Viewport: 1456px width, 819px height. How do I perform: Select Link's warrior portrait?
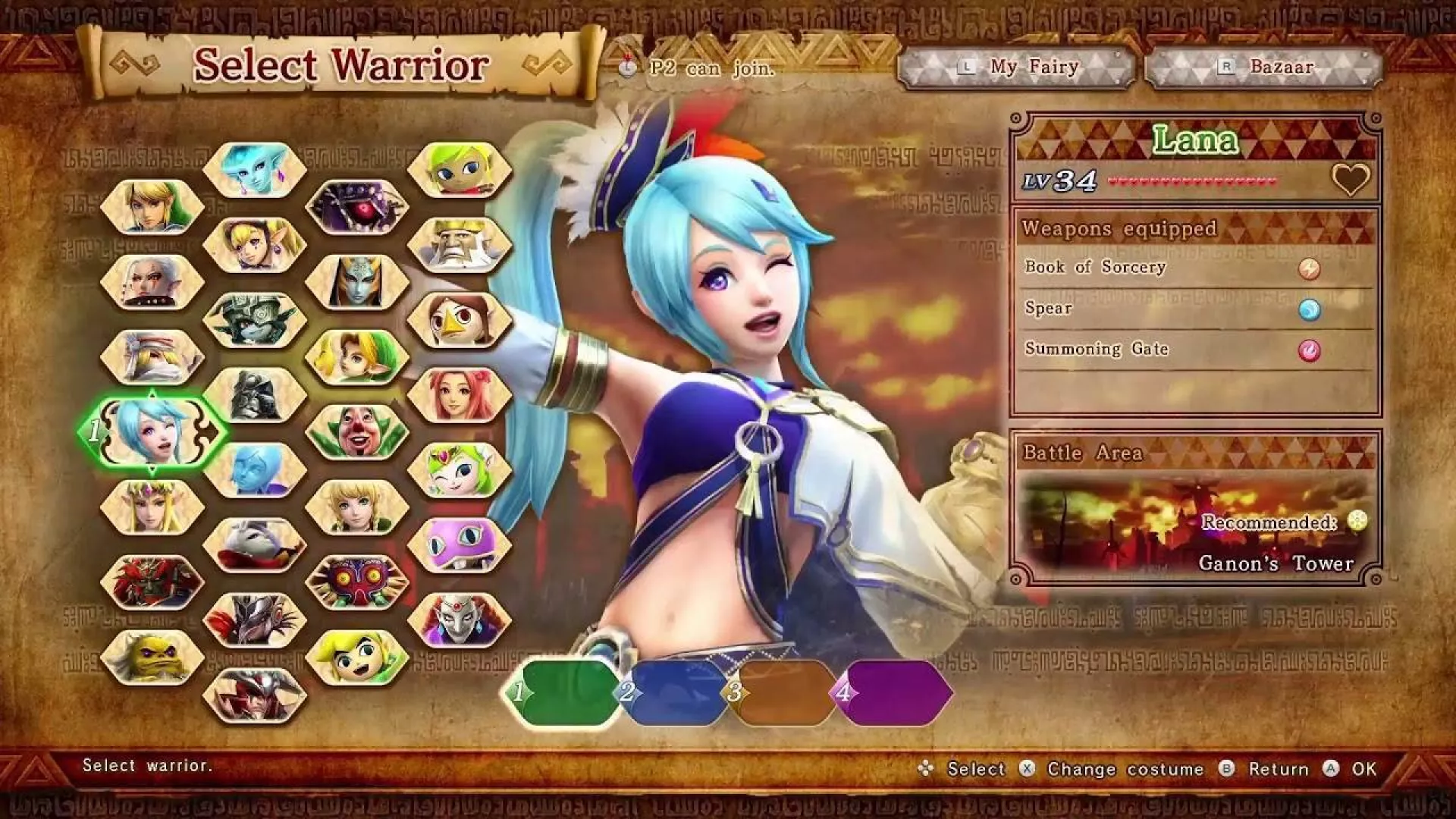pyautogui.click(x=152, y=206)
